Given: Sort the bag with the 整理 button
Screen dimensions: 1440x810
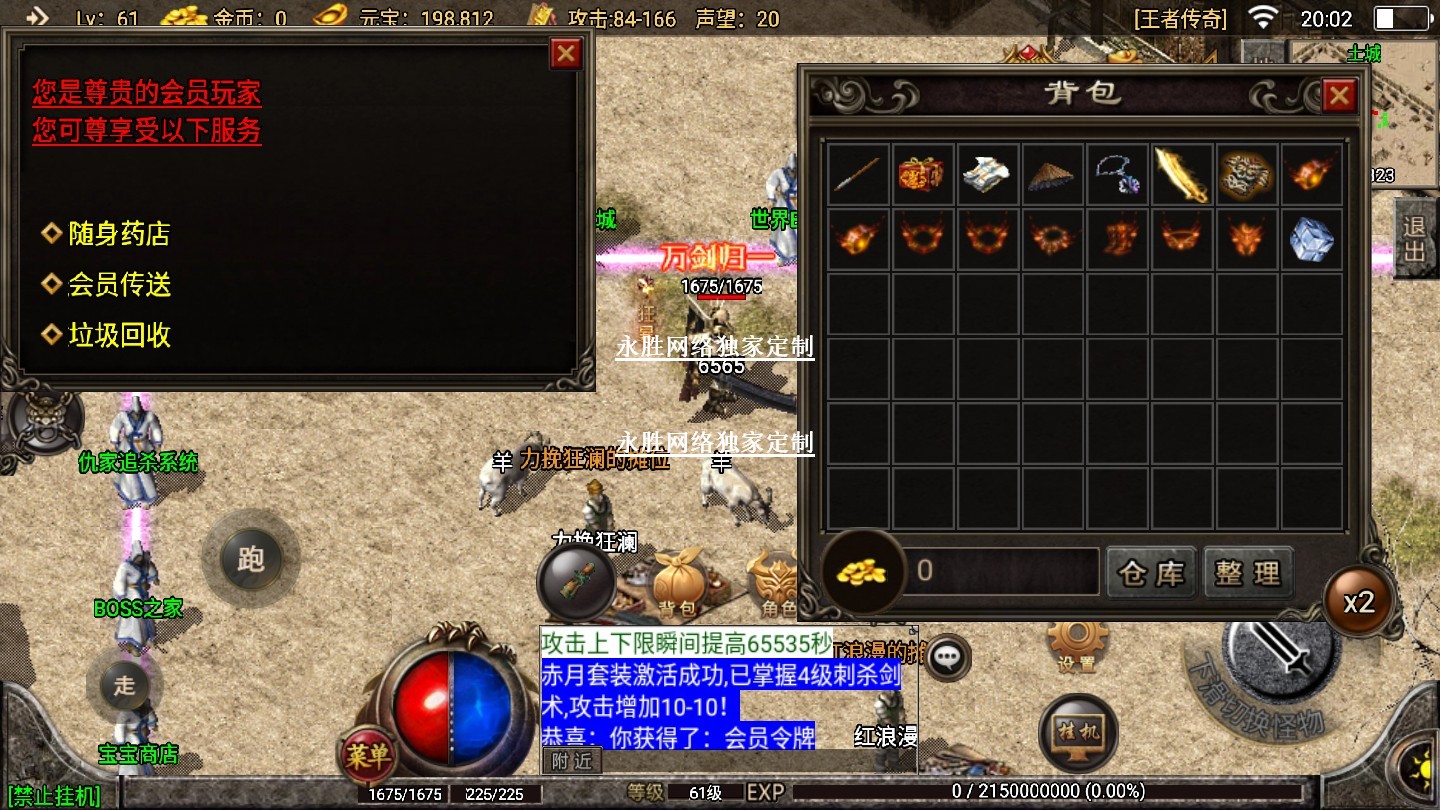Looking at the screenshot, I should coord(1248,573).
